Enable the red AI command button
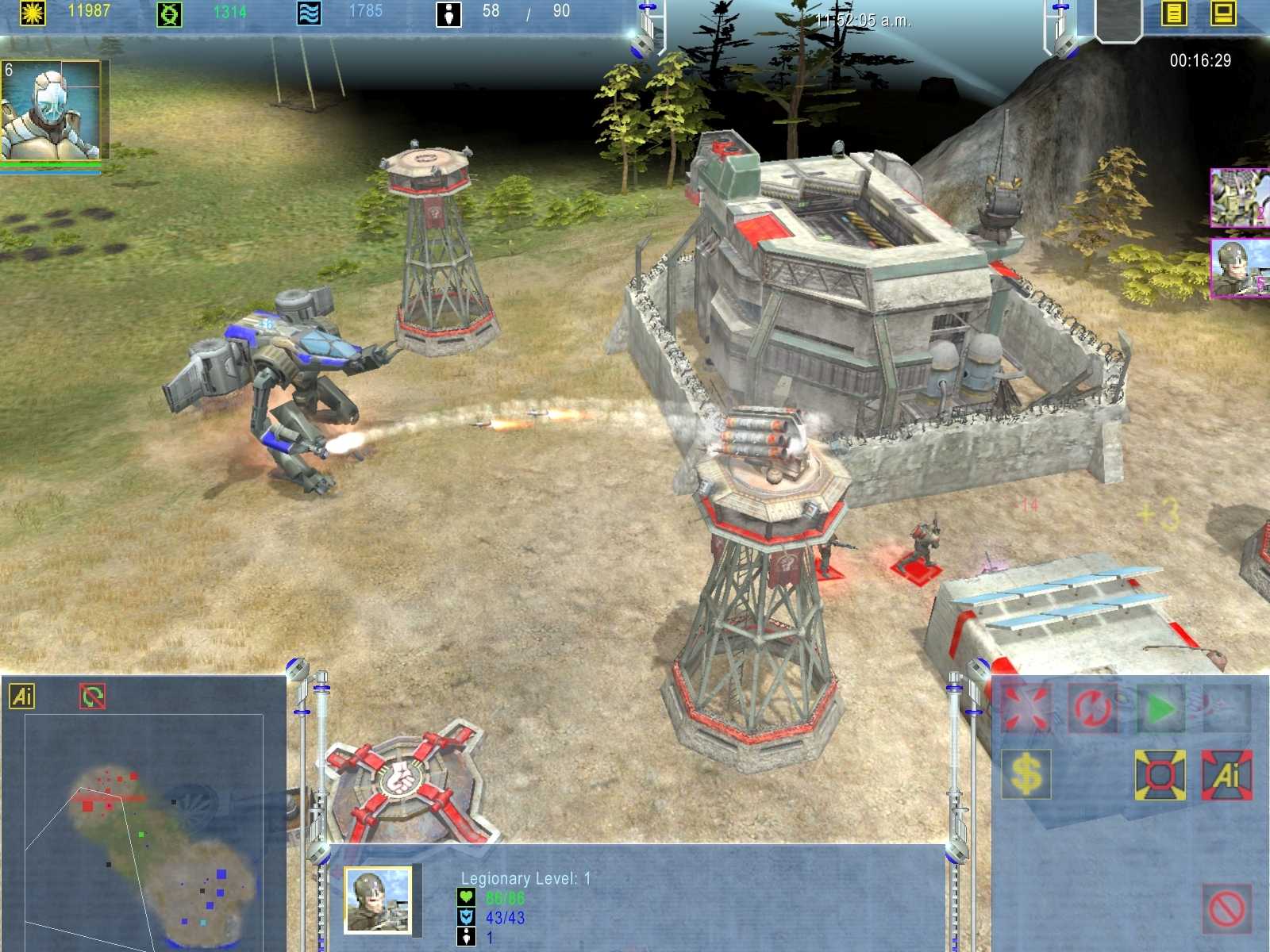The width and height of the screenshot is (1270, 952). pyautogui.click(x=1227, y=774)
